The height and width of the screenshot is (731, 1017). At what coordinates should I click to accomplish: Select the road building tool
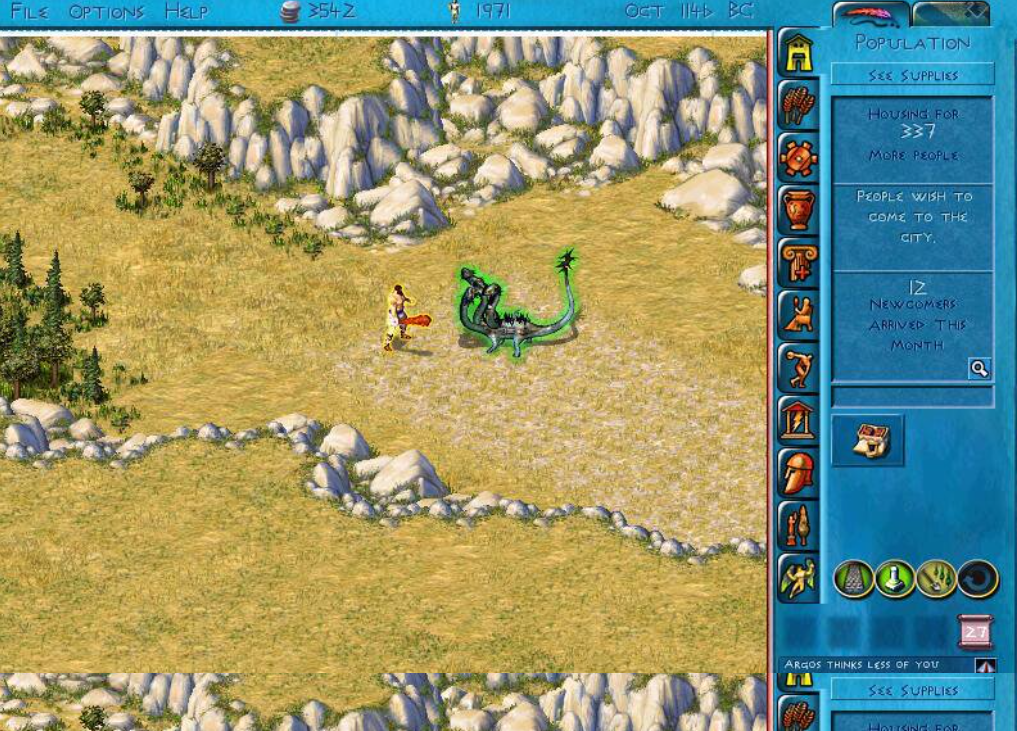[x=853, y=579]
